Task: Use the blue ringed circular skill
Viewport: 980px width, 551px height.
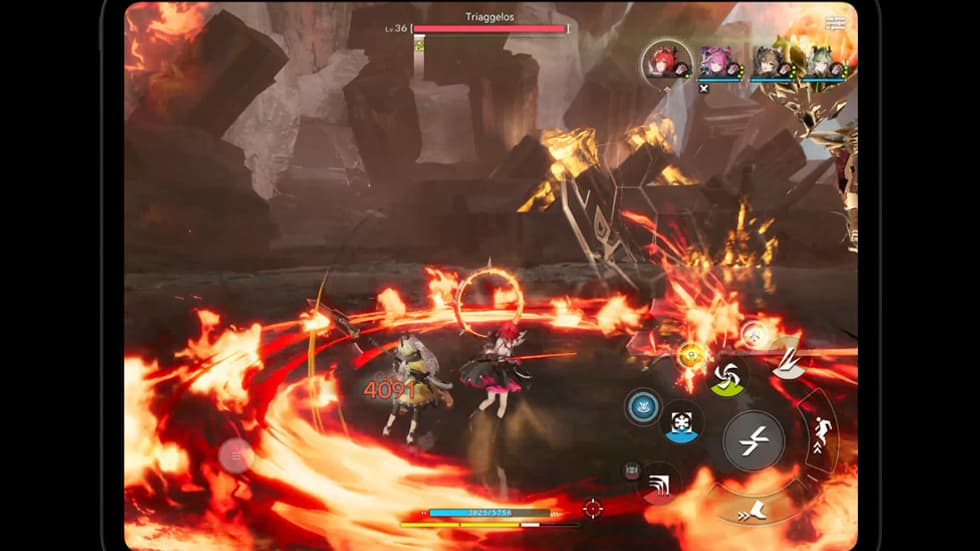Action: (642, 406)
